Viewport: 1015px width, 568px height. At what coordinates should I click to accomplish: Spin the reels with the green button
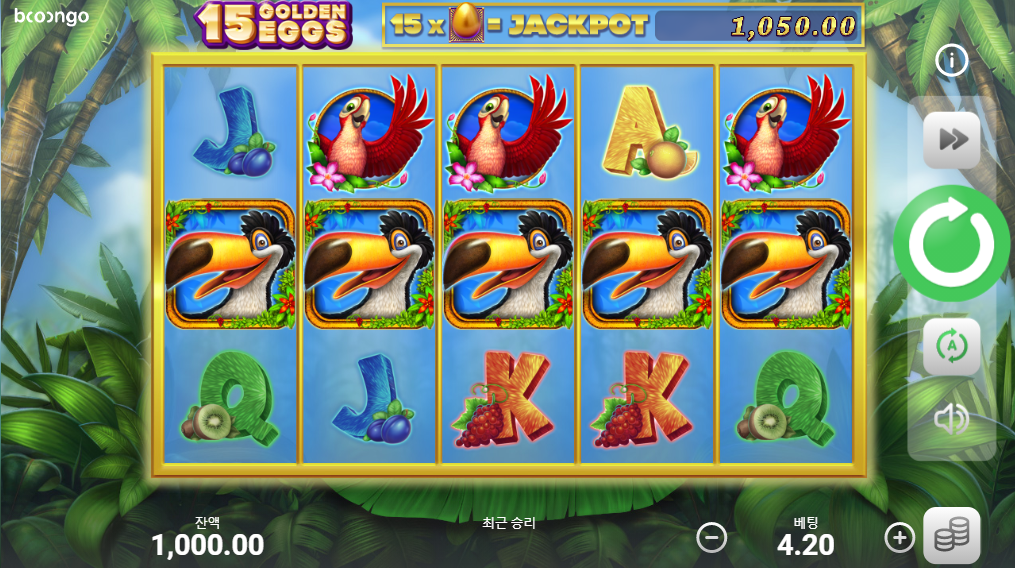pyautogui.click(x=951, y=243)
